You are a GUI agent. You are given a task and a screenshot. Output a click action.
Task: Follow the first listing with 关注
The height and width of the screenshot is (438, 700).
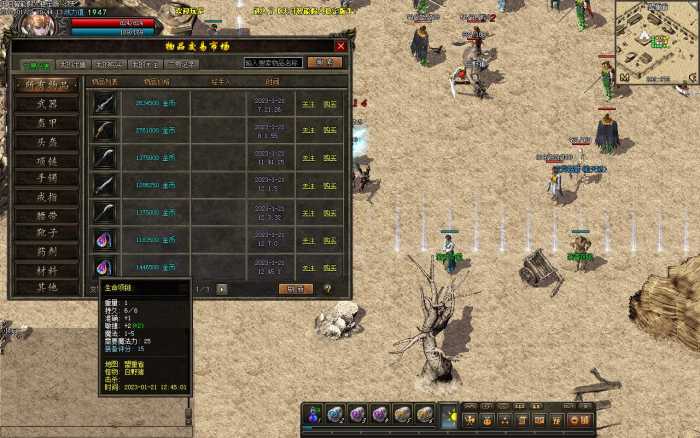(309, 103)
